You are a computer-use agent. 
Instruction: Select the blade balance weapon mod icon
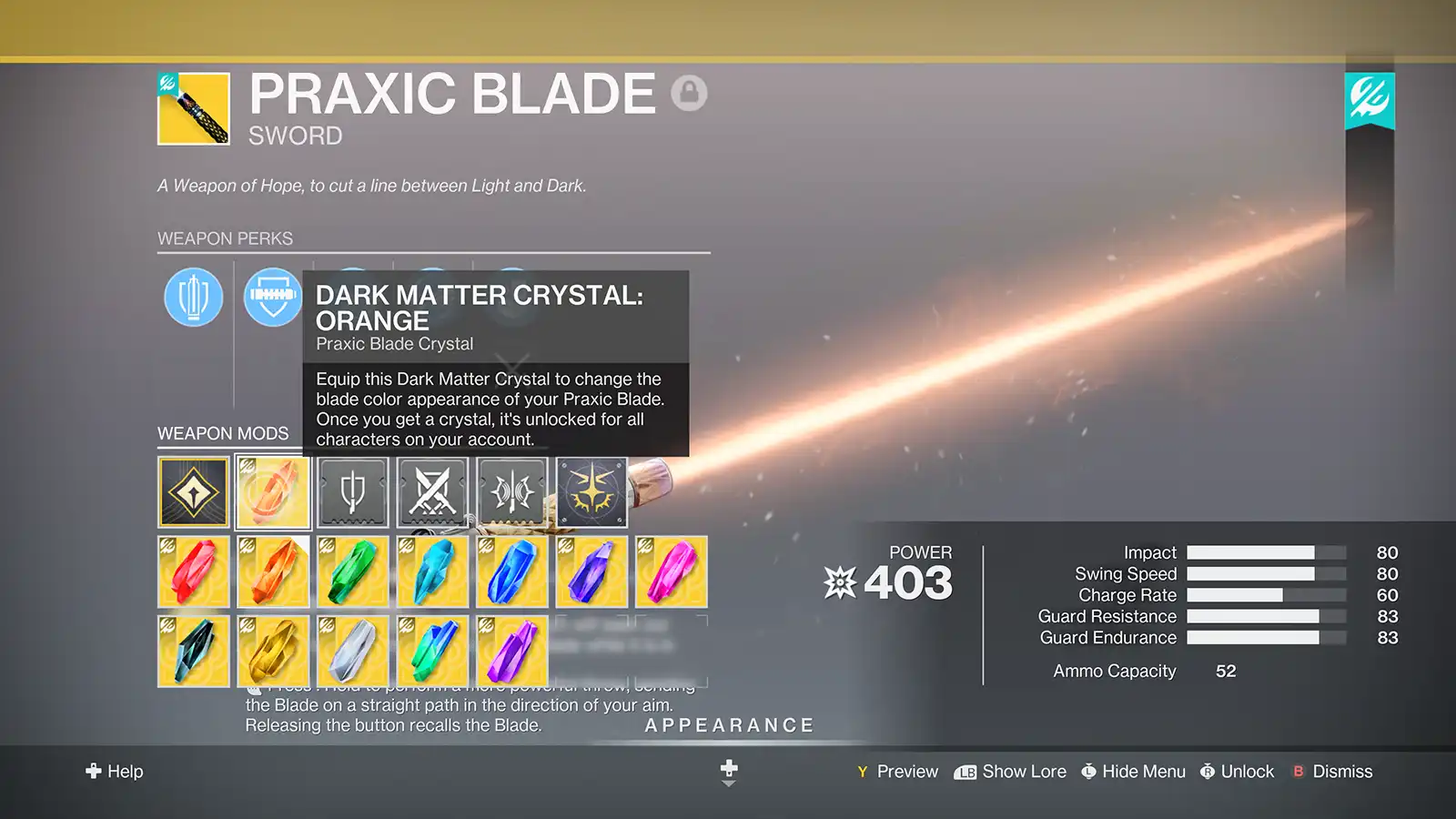click(x=511, y=491)
